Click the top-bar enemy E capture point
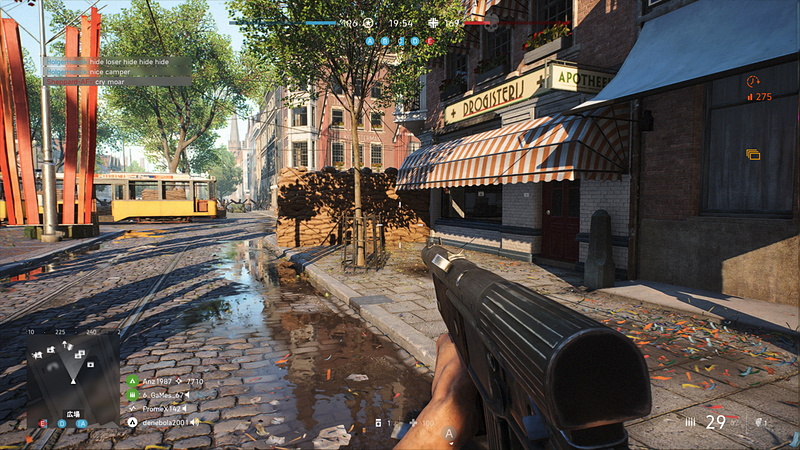The height and width of the screenshot is (450, 800). pos(430,41)
